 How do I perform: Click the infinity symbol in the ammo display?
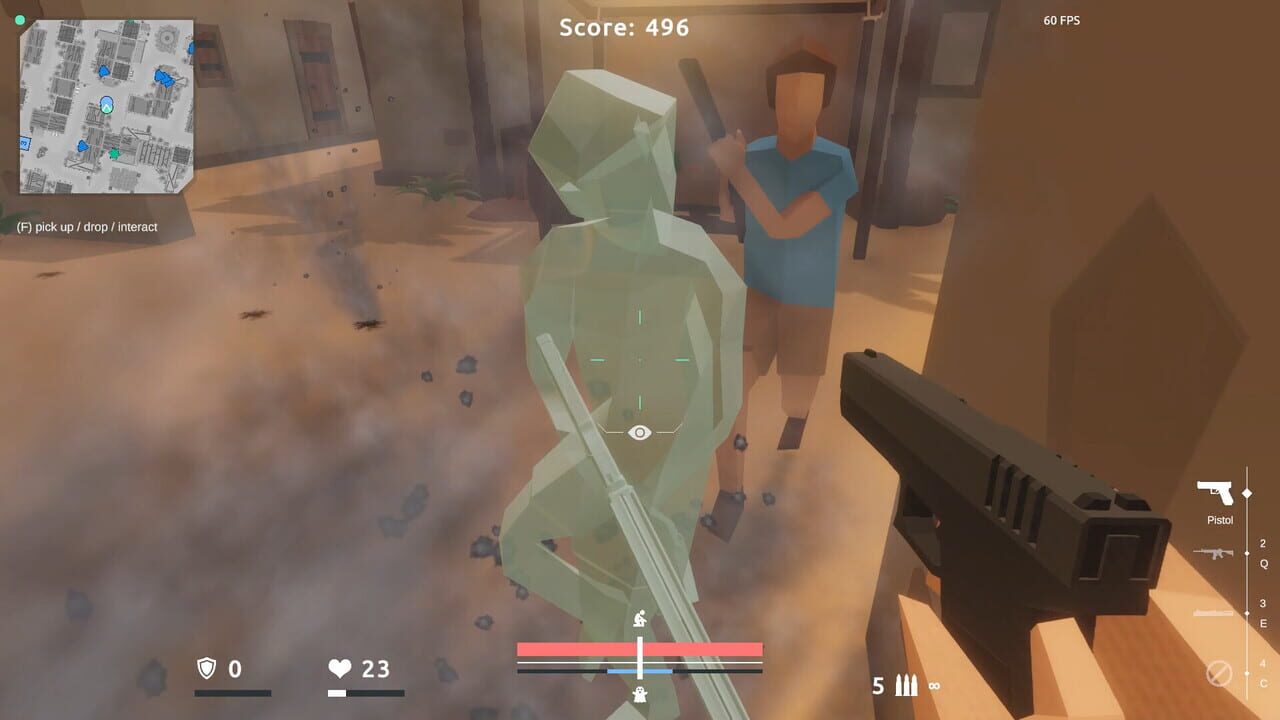937,686
